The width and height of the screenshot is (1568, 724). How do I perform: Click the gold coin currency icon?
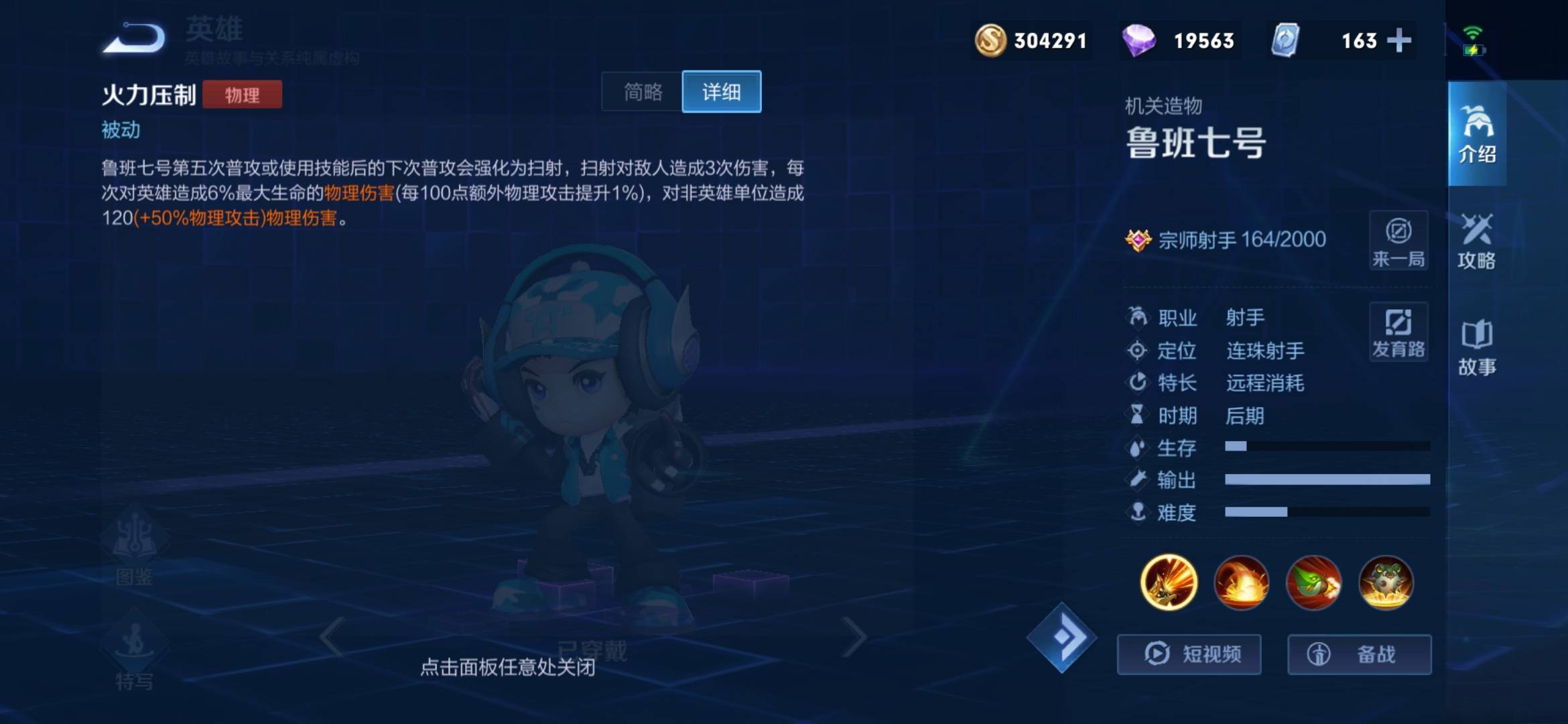coord(990,41)
